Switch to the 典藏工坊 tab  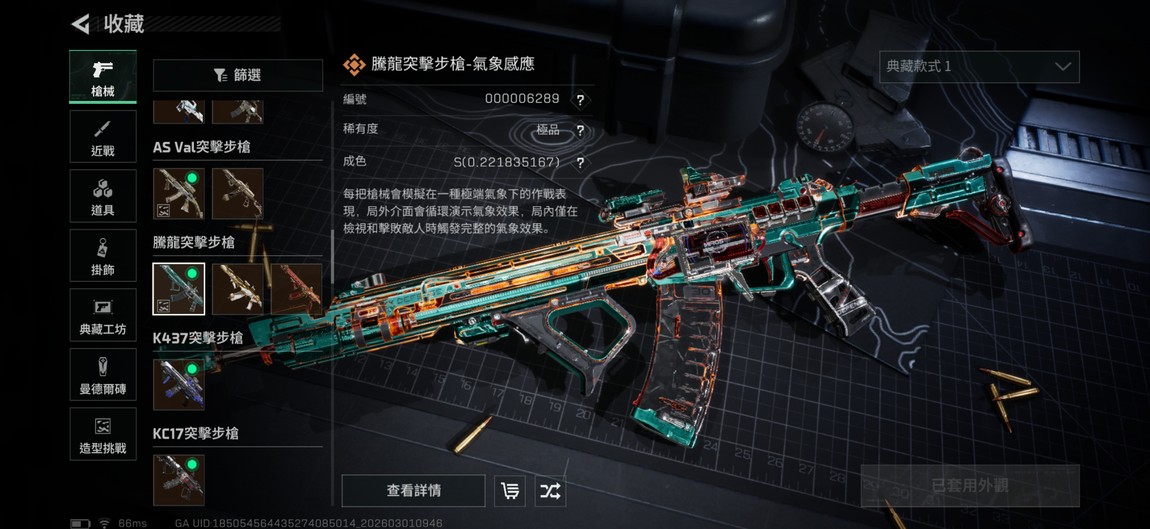[103, 316]
